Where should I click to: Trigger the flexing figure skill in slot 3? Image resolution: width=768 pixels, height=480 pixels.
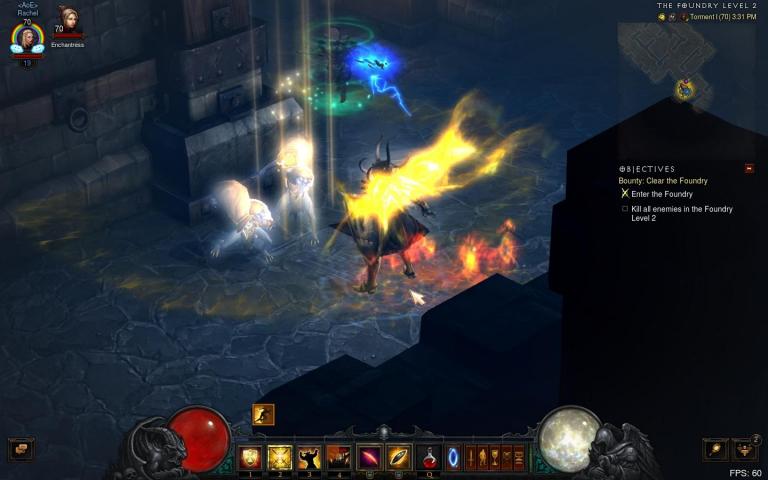point(309,458)
